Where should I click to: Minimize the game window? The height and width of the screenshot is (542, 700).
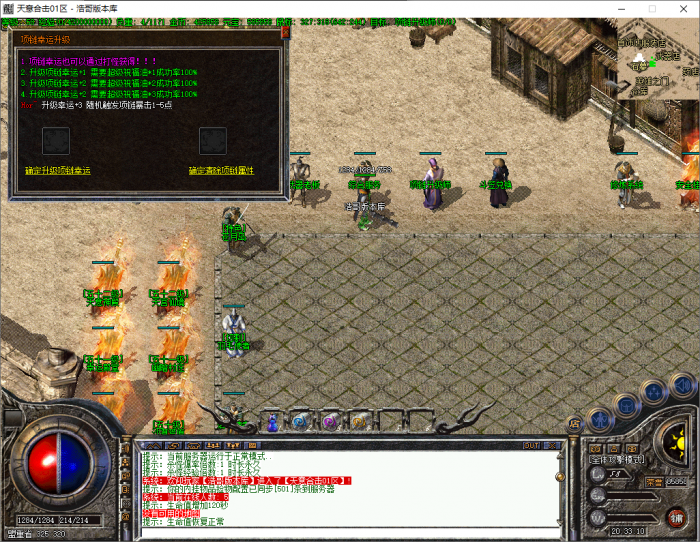623,9
